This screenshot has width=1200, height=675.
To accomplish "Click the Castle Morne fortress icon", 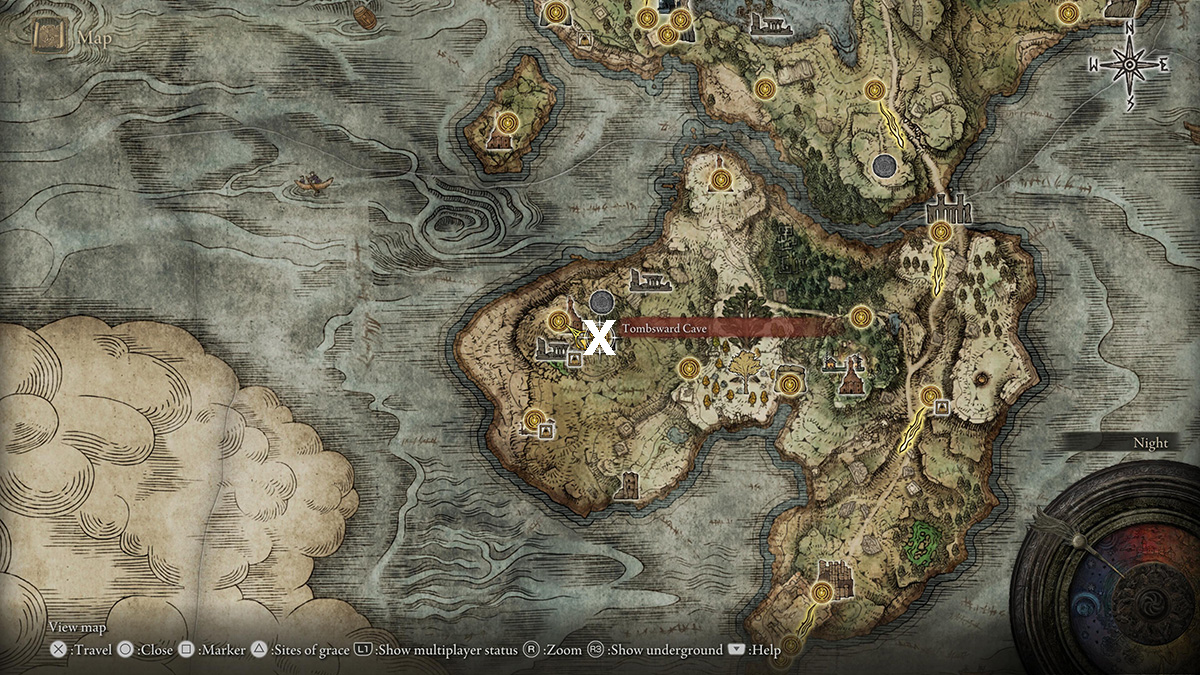I will click(x=832, y=571).
